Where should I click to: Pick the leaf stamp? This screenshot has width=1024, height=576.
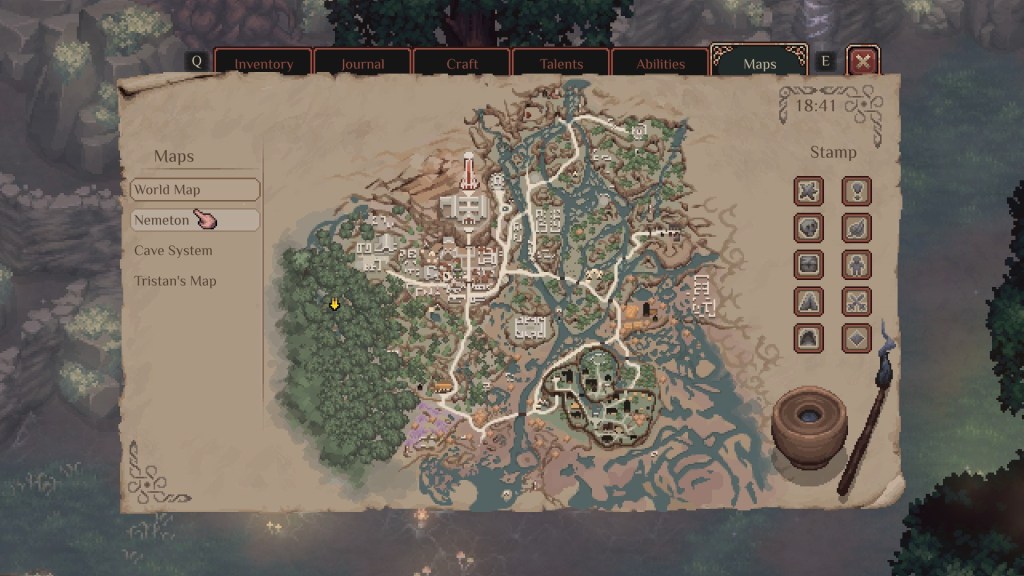(x=857, y=228)
